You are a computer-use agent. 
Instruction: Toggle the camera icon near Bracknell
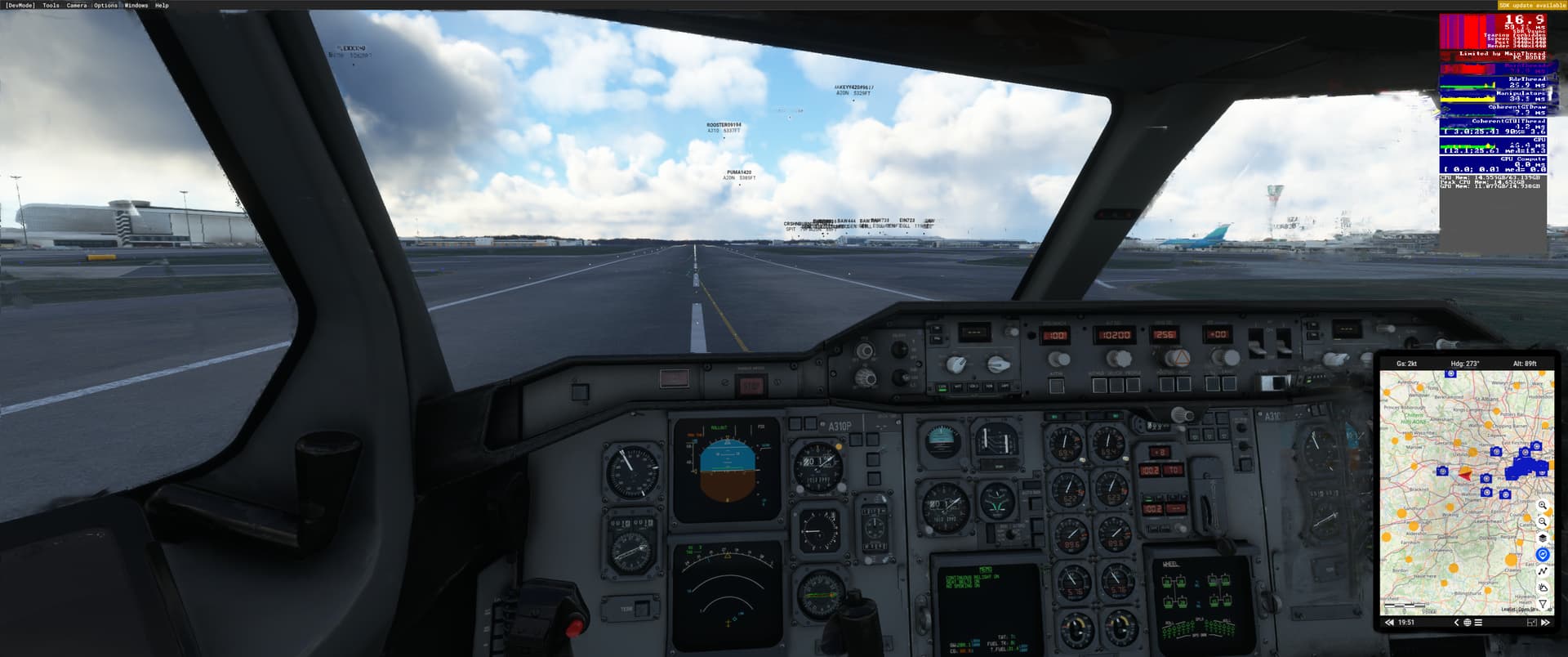(1442, 472)
